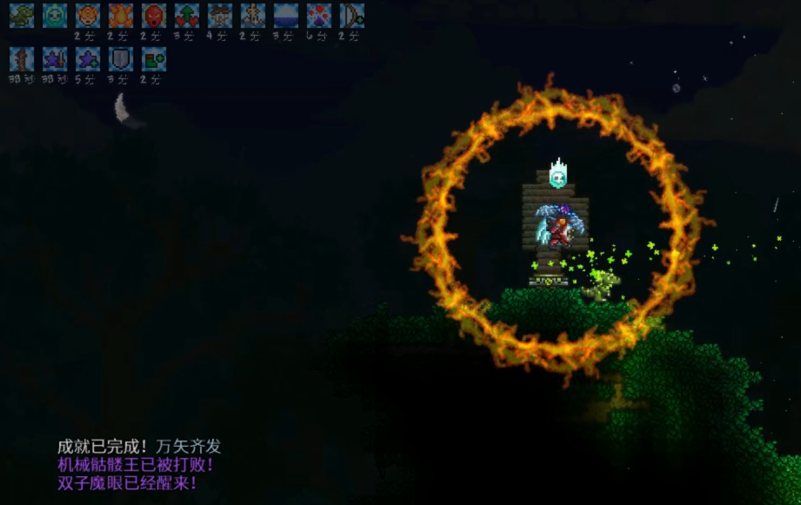Click the red angry face Wrath buff
The image size is (801, 505).
tap(154, 15)
